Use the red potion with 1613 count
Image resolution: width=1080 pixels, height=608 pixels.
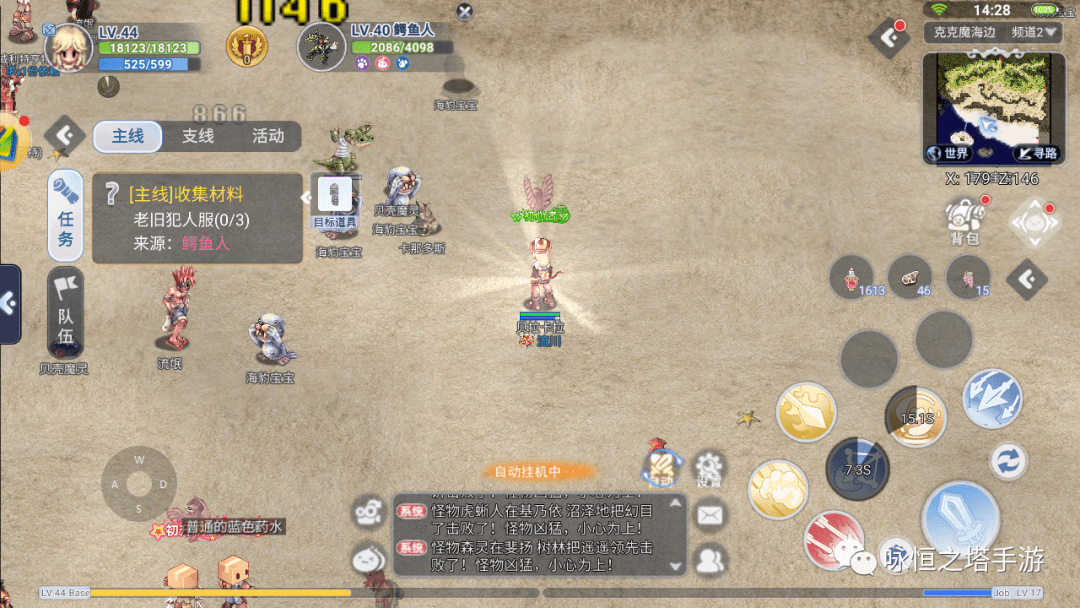tap(853, 277)
